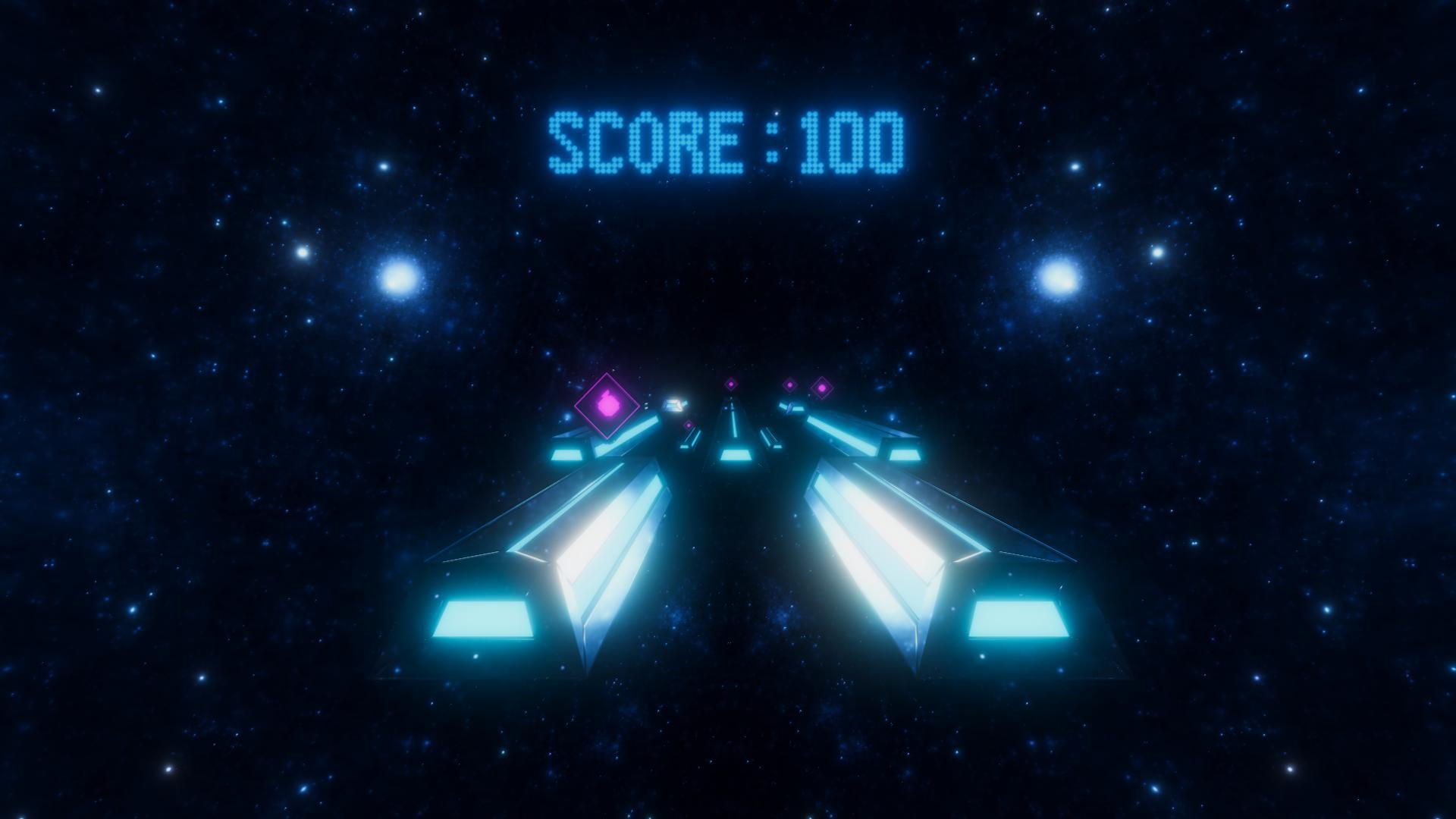Click the rightmost pink diamond outline

click(821, 387)
